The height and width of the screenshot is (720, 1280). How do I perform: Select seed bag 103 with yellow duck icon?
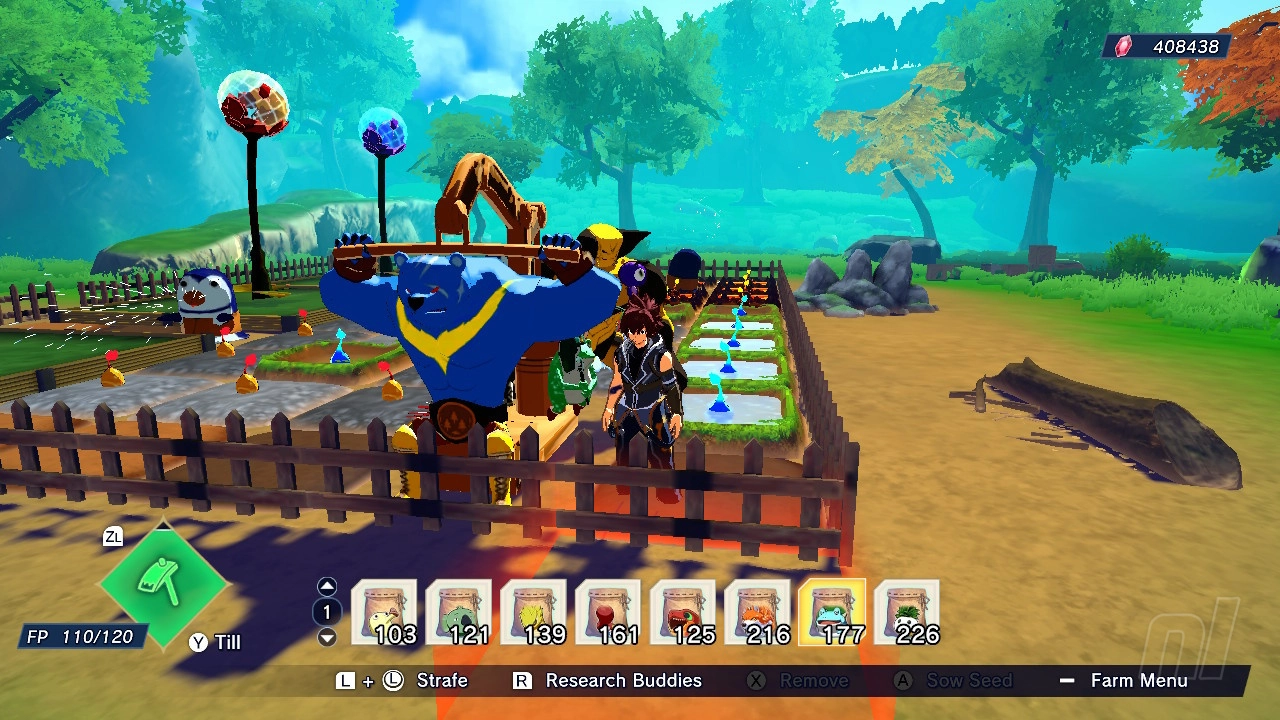[x=385, y=610]
